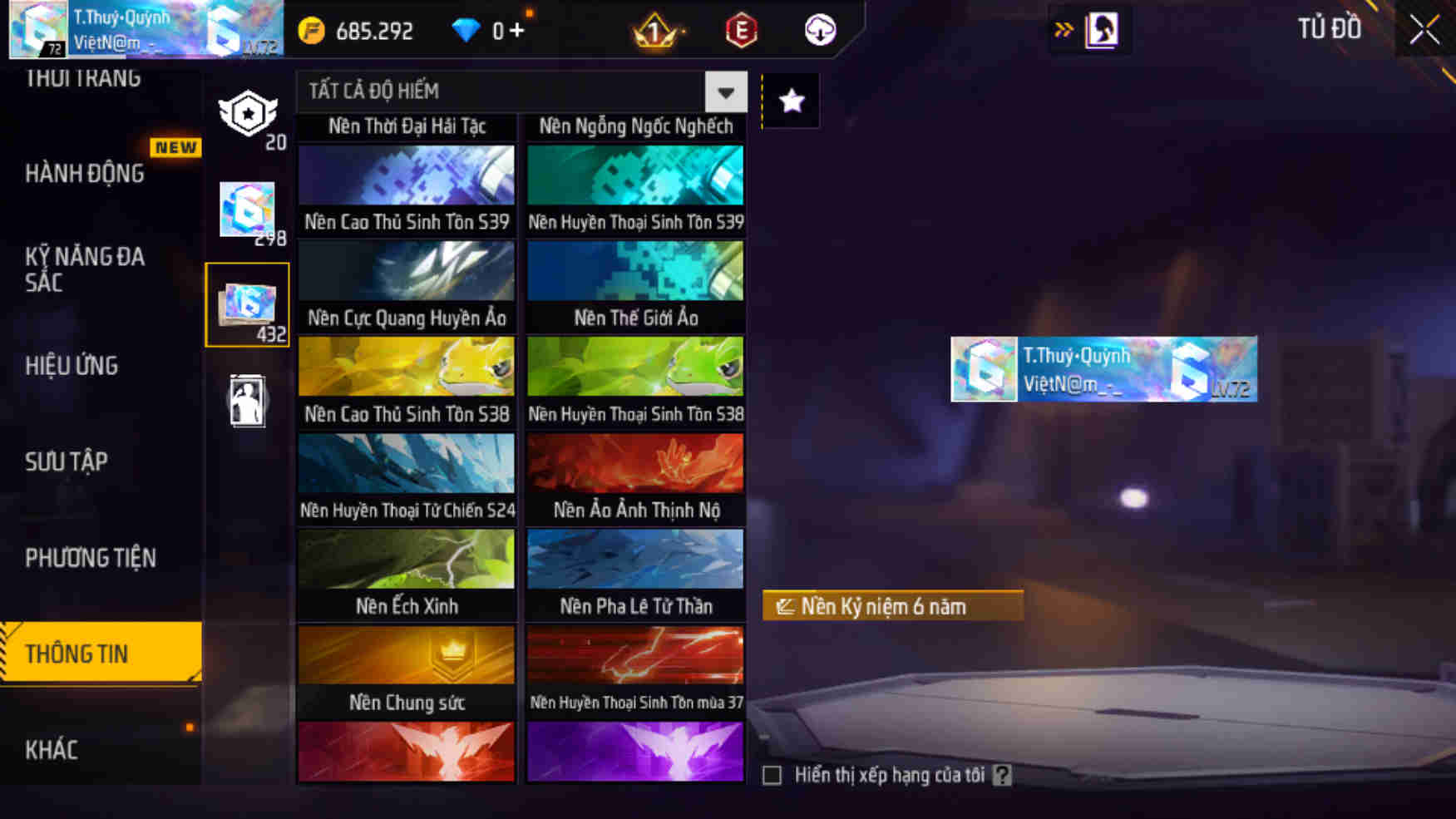Toggle the star favorites filter
This screenshot has width=1456, height=819.
coord(790,100)
